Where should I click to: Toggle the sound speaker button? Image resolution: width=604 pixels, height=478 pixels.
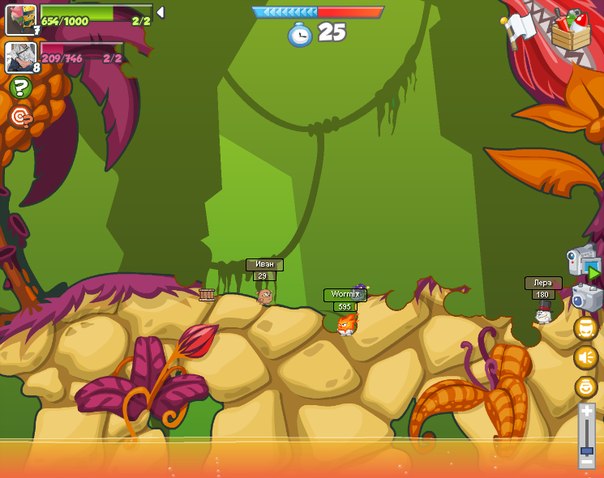click(586, 357)
